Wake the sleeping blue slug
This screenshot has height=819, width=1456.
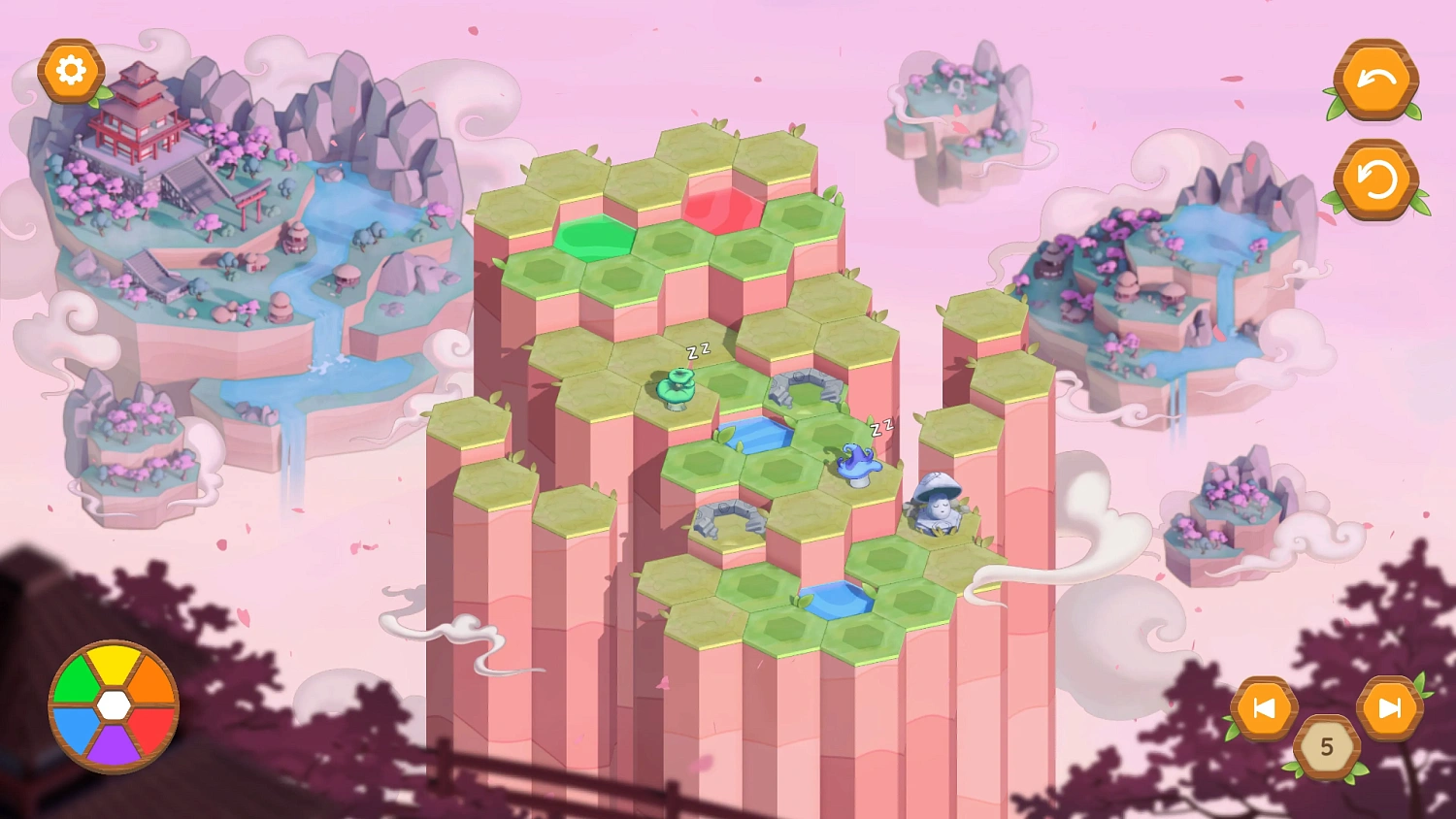pos(857,459)
